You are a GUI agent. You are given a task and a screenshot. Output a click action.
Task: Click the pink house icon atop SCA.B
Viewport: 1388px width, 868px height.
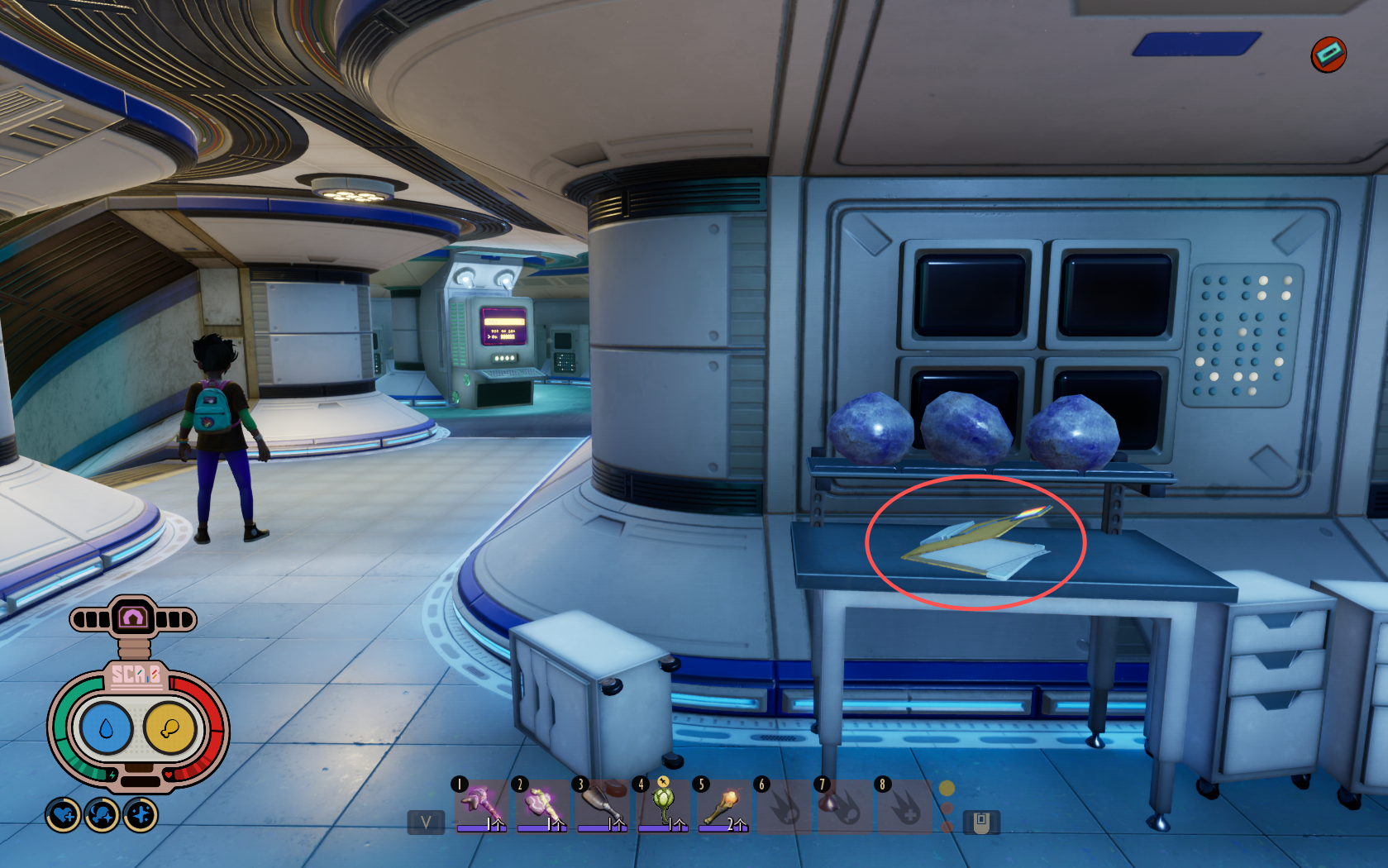[x=133, y=618]
